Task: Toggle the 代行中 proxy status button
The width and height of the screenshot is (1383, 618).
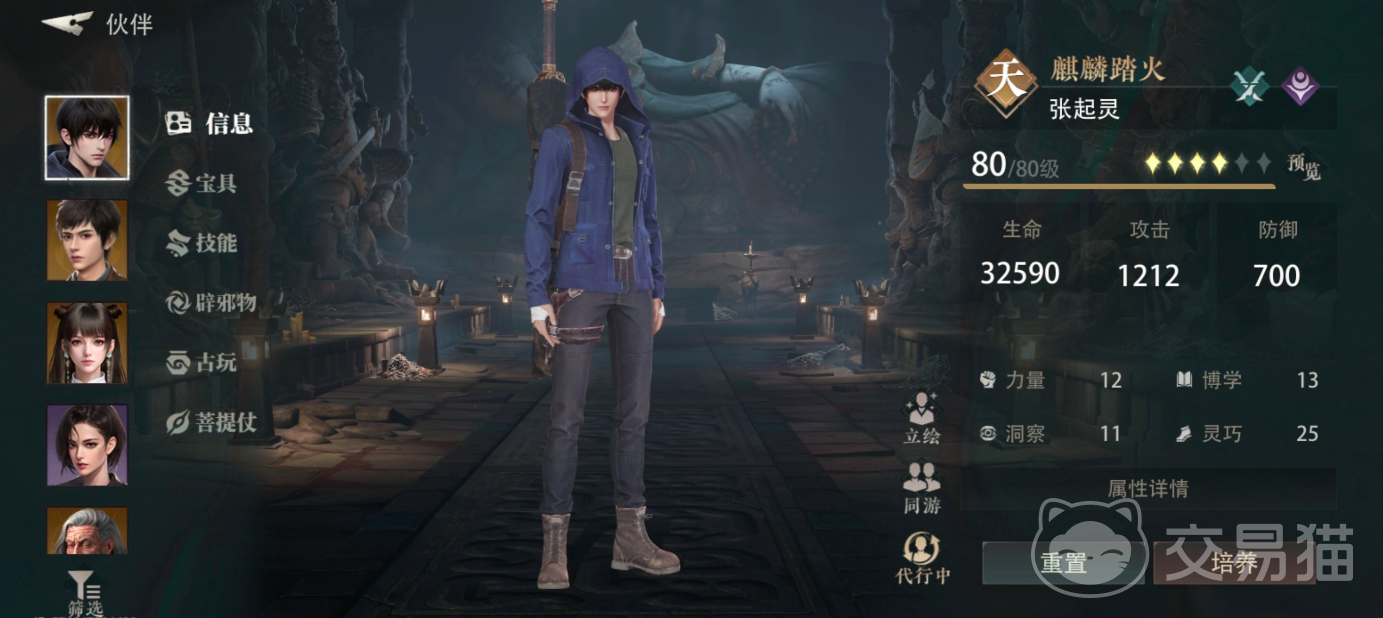Action: 921,558
